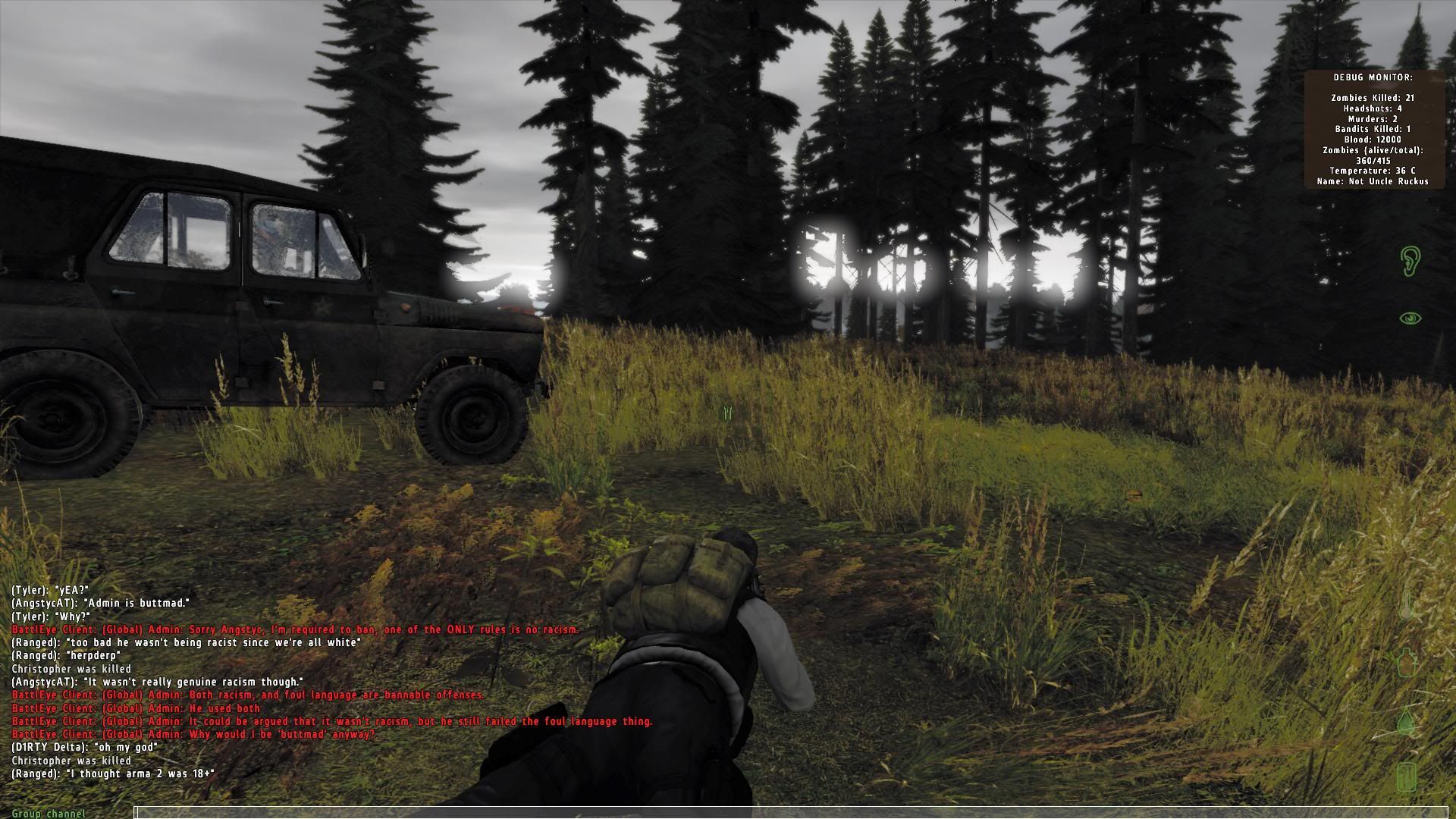This screenshot has height=819, width=1456.
Task: Click the Group channel label
Action: [x=49, y=814]
